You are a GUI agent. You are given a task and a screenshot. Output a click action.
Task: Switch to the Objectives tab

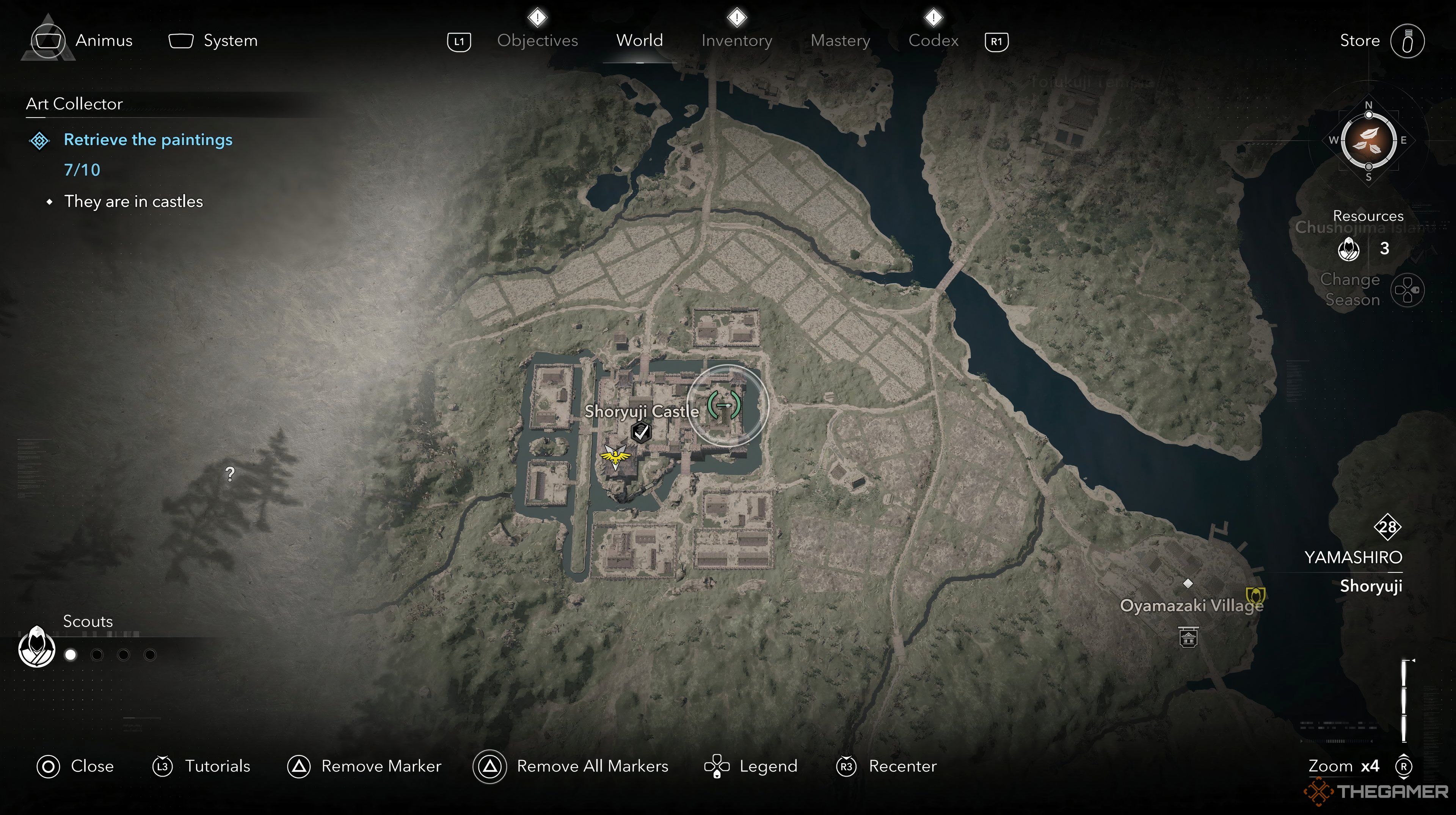click(537, 41)
